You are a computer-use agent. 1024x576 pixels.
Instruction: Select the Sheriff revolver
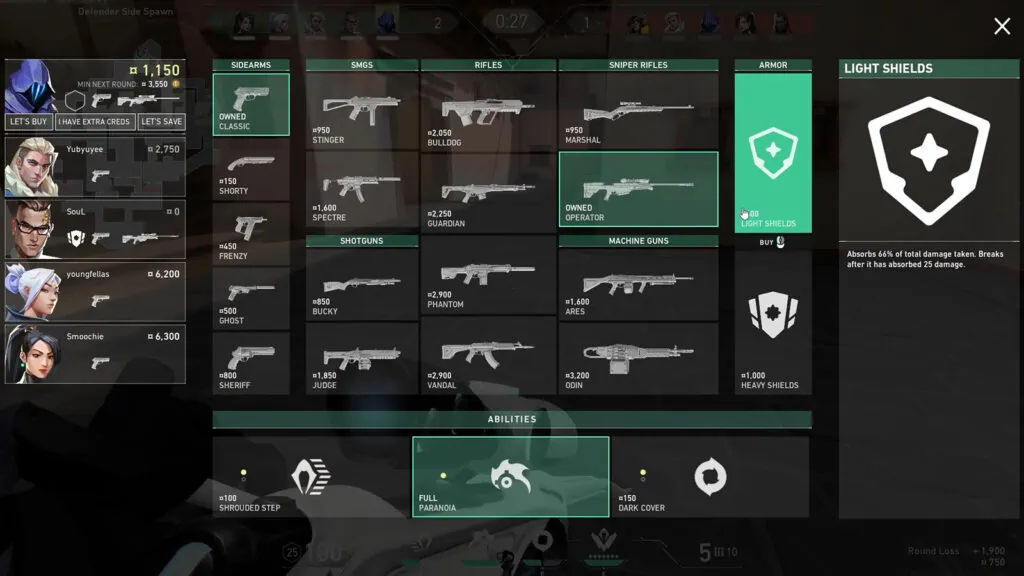pyautogui.click(x=251, y=363)
